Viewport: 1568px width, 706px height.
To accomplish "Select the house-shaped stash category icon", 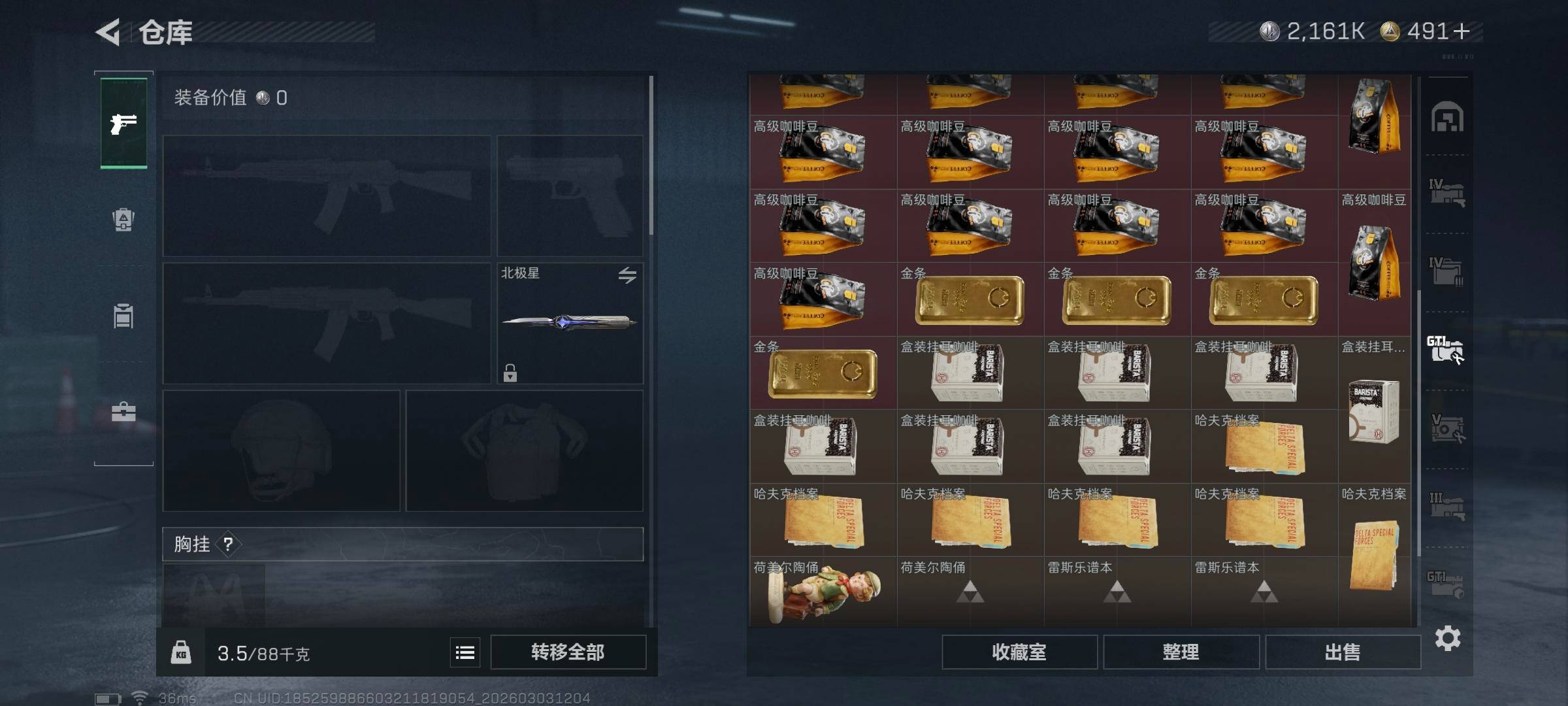I will tap(1447, 118).
